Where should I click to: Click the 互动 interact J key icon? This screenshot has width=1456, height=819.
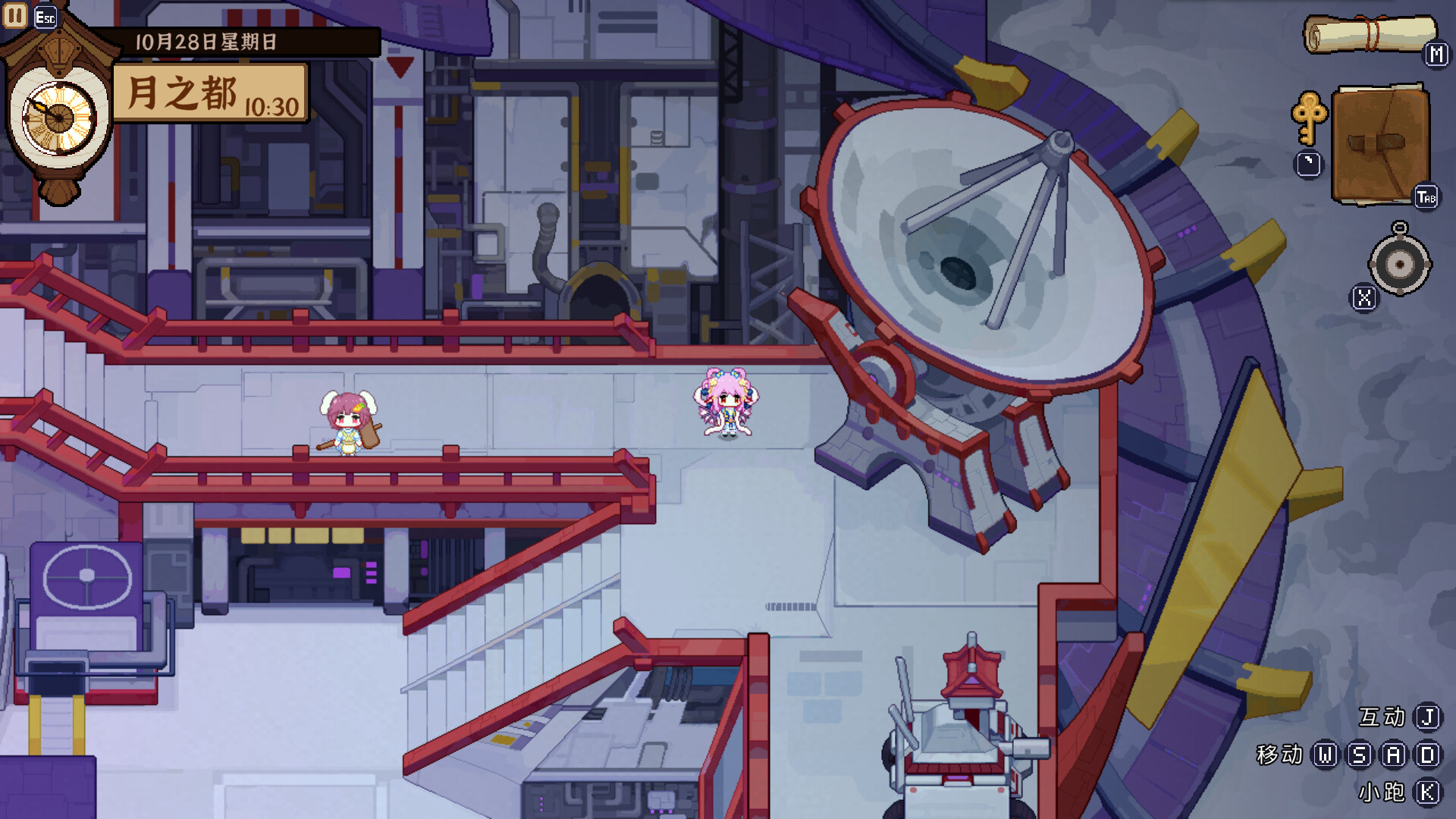click(x=1429, y=716)
